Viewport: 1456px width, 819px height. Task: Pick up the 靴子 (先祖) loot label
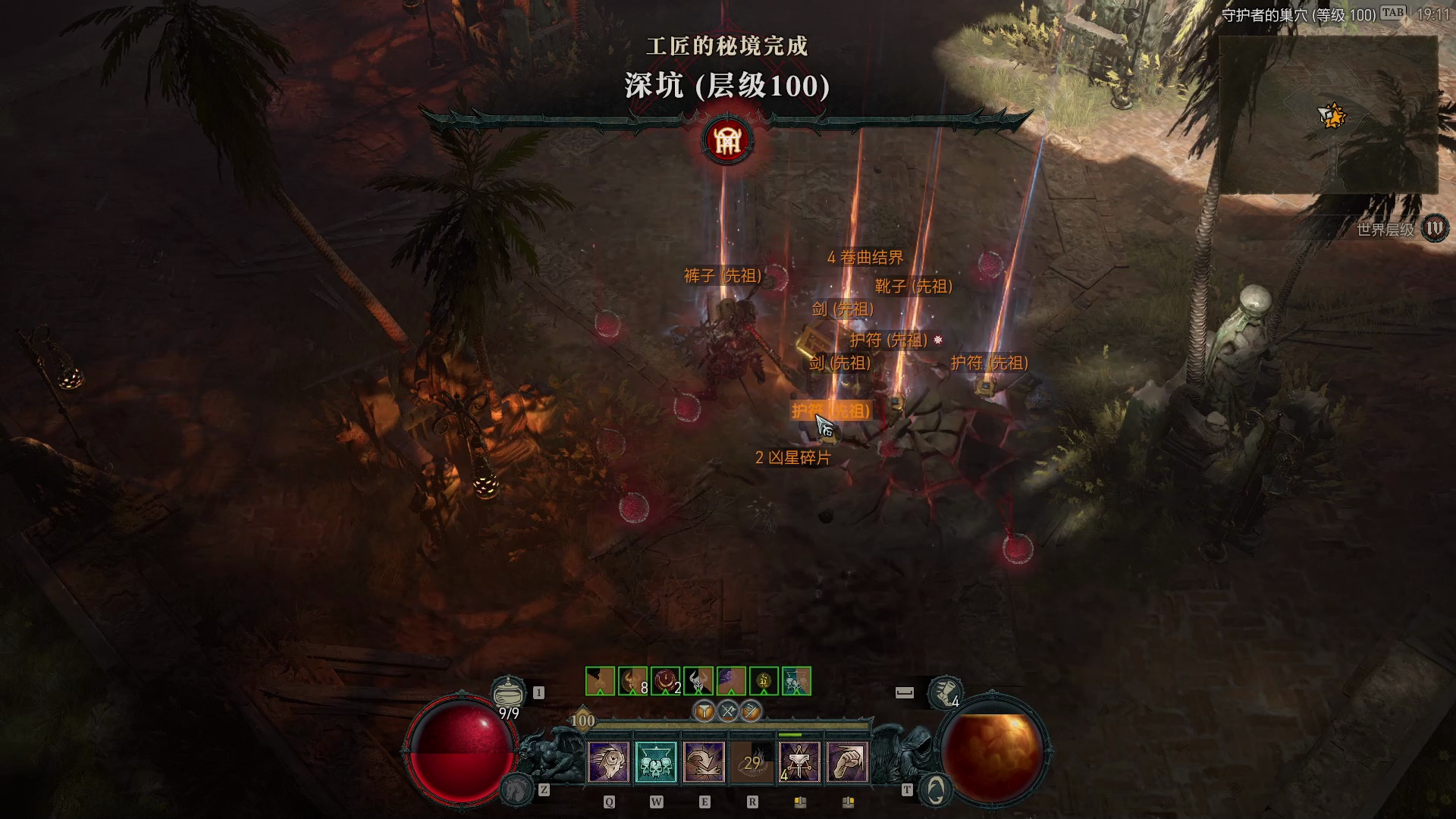click(913, 287)
